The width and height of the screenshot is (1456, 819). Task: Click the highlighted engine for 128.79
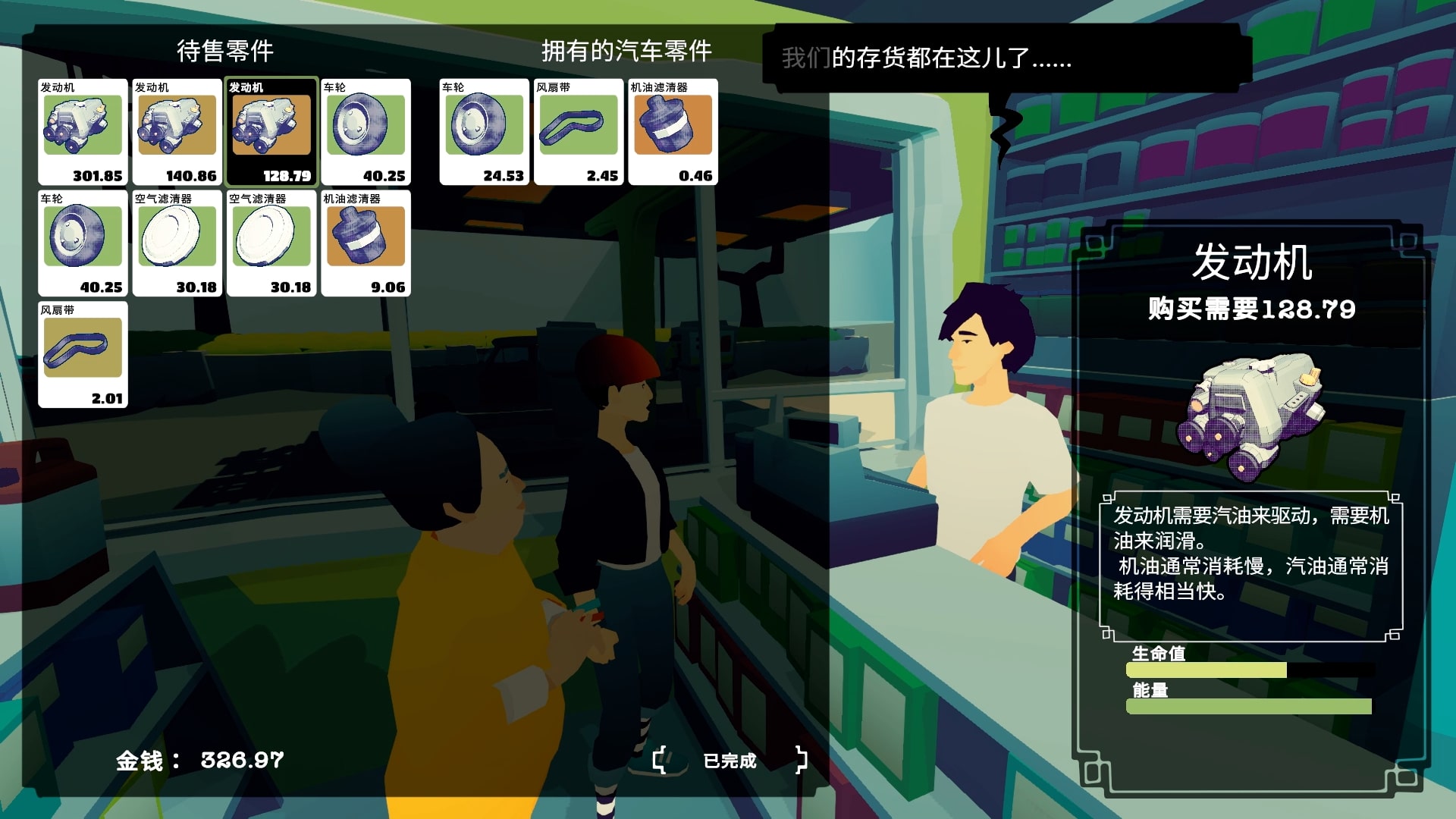[271, 131]
